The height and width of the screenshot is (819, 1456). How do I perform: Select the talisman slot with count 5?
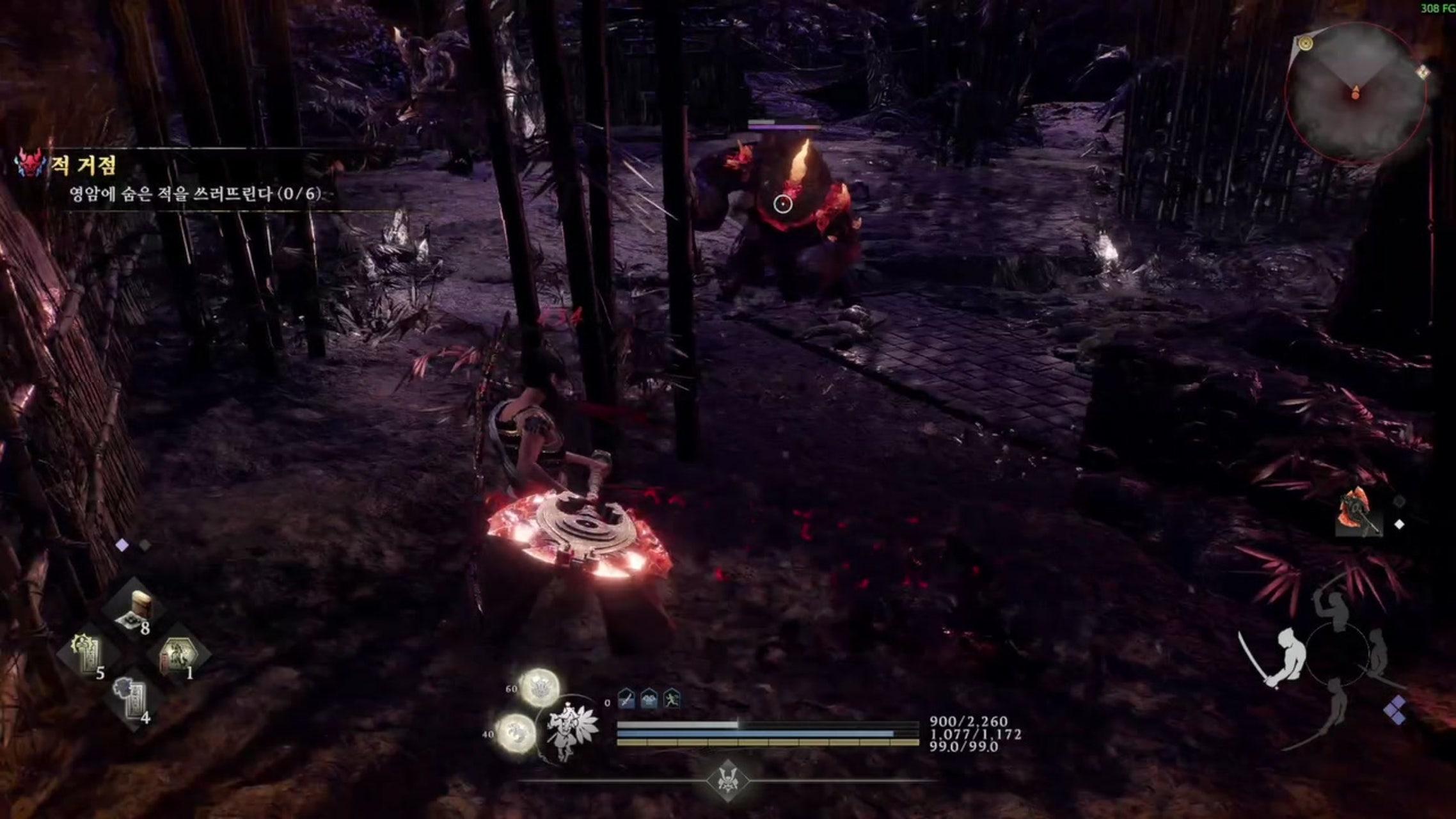point(88,655)
